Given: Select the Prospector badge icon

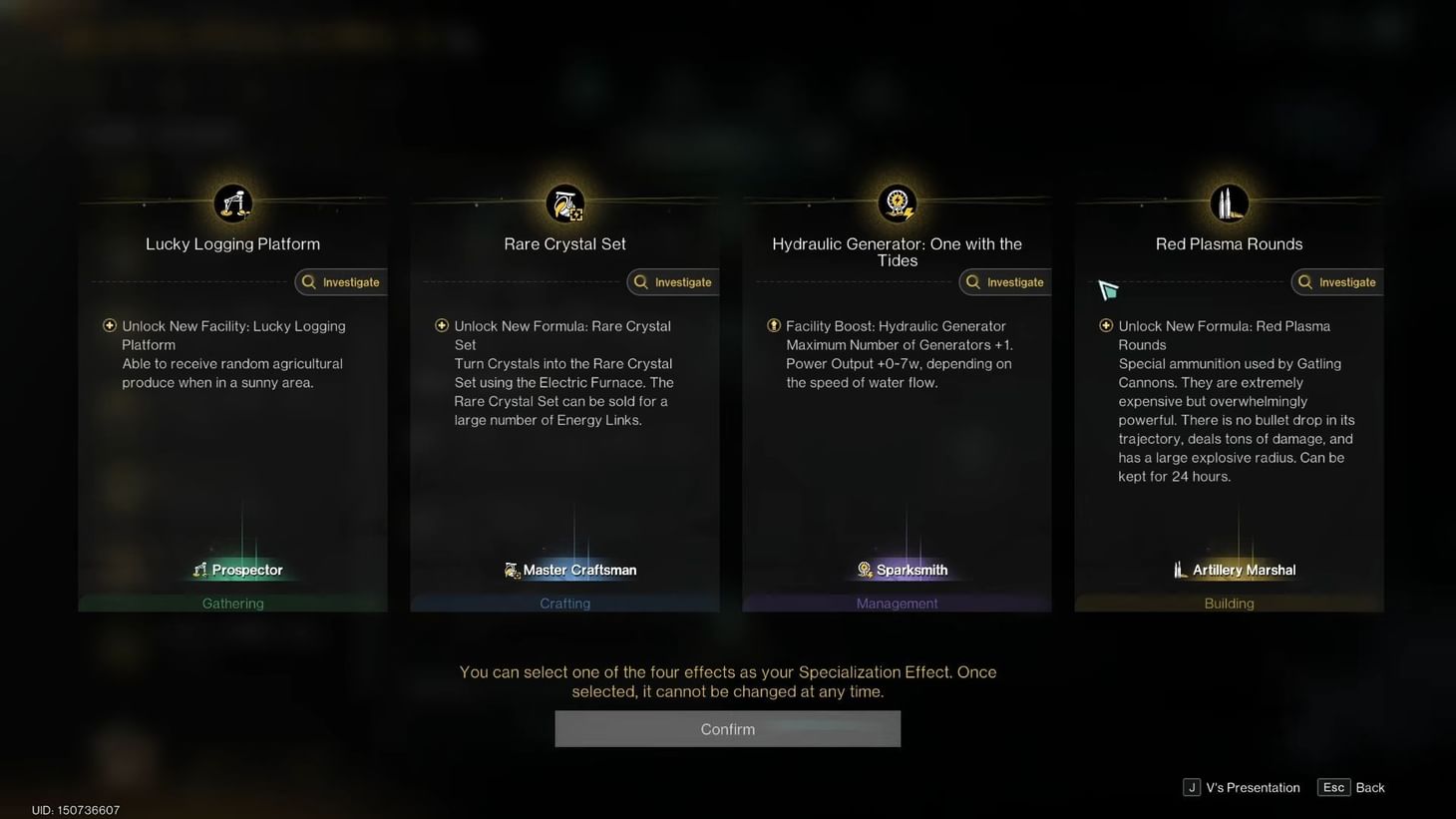Looking at the screenshot, I should [200, 570].
